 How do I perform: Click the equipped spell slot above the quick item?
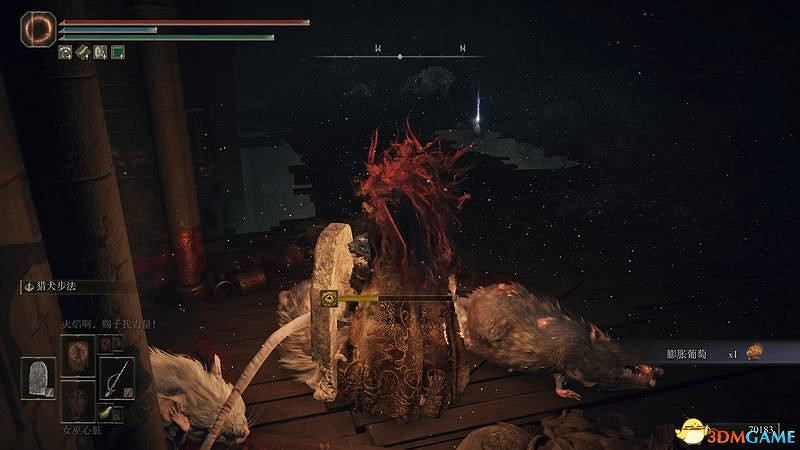click(76, 354)
